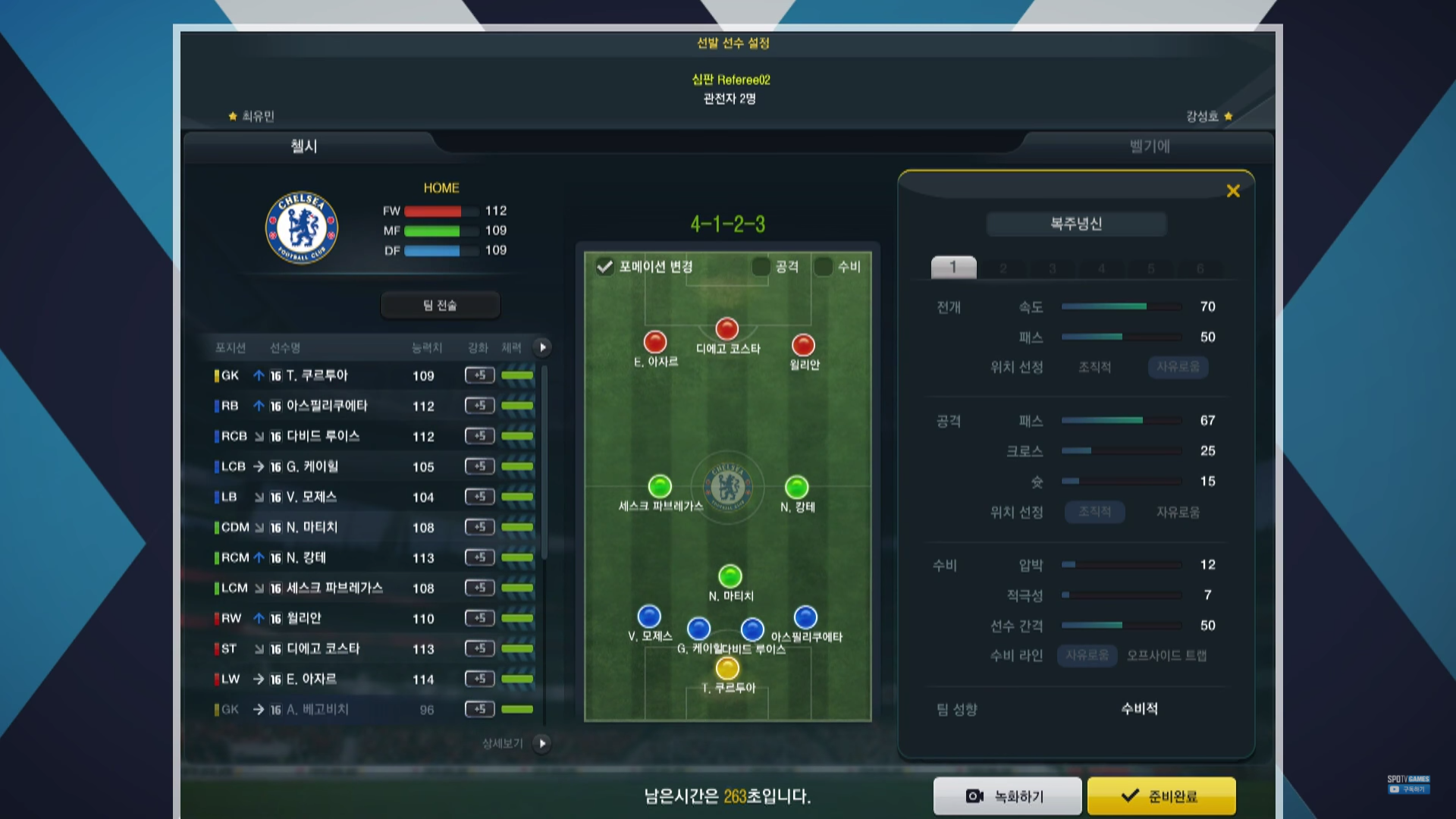The width and height of the screenshot is (1456, 819).
Task: Switch to tactics preset tab 1
Action: (953, 267)
